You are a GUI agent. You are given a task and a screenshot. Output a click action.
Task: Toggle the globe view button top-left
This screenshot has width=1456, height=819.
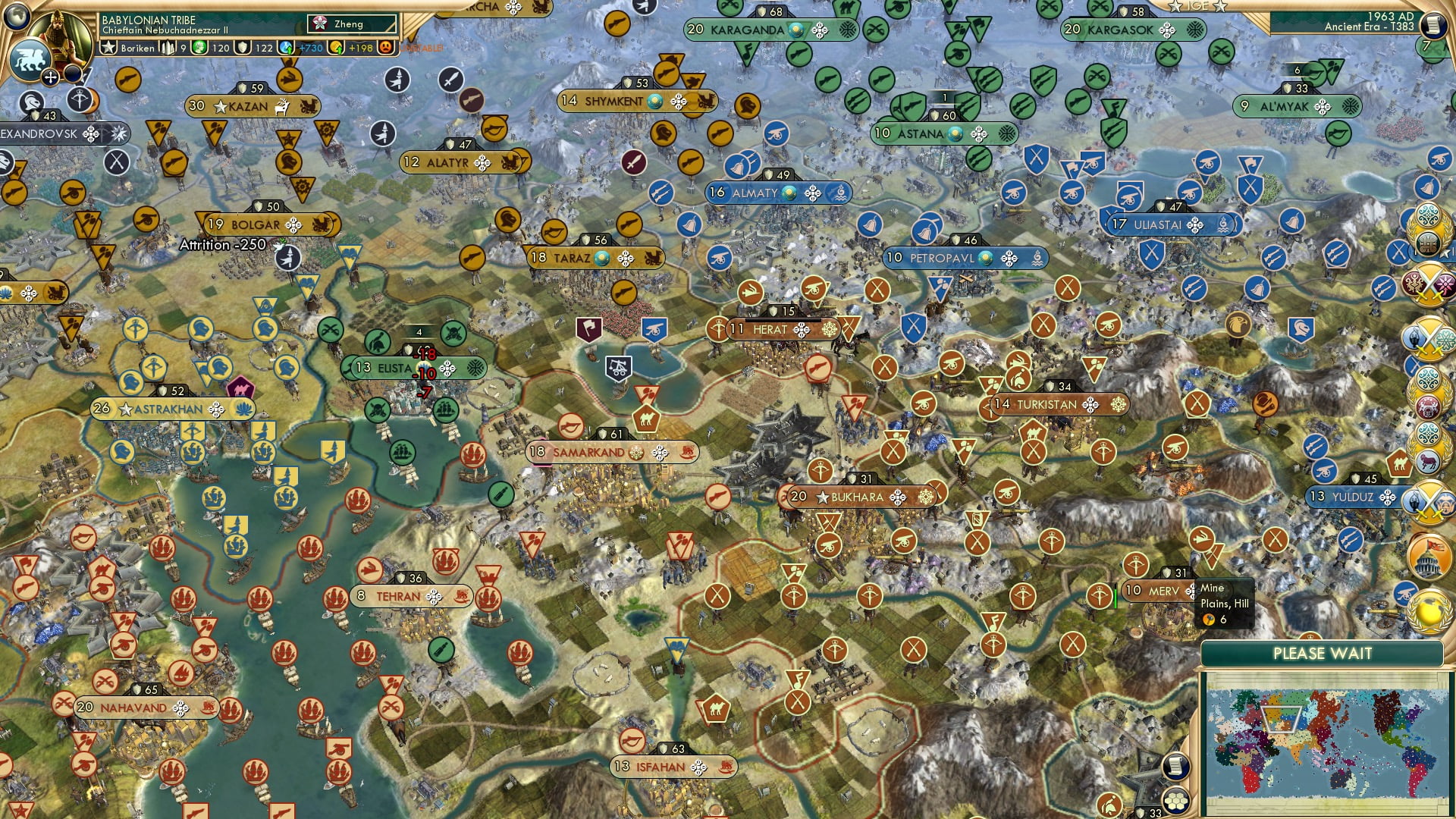[x=17, y=17]
